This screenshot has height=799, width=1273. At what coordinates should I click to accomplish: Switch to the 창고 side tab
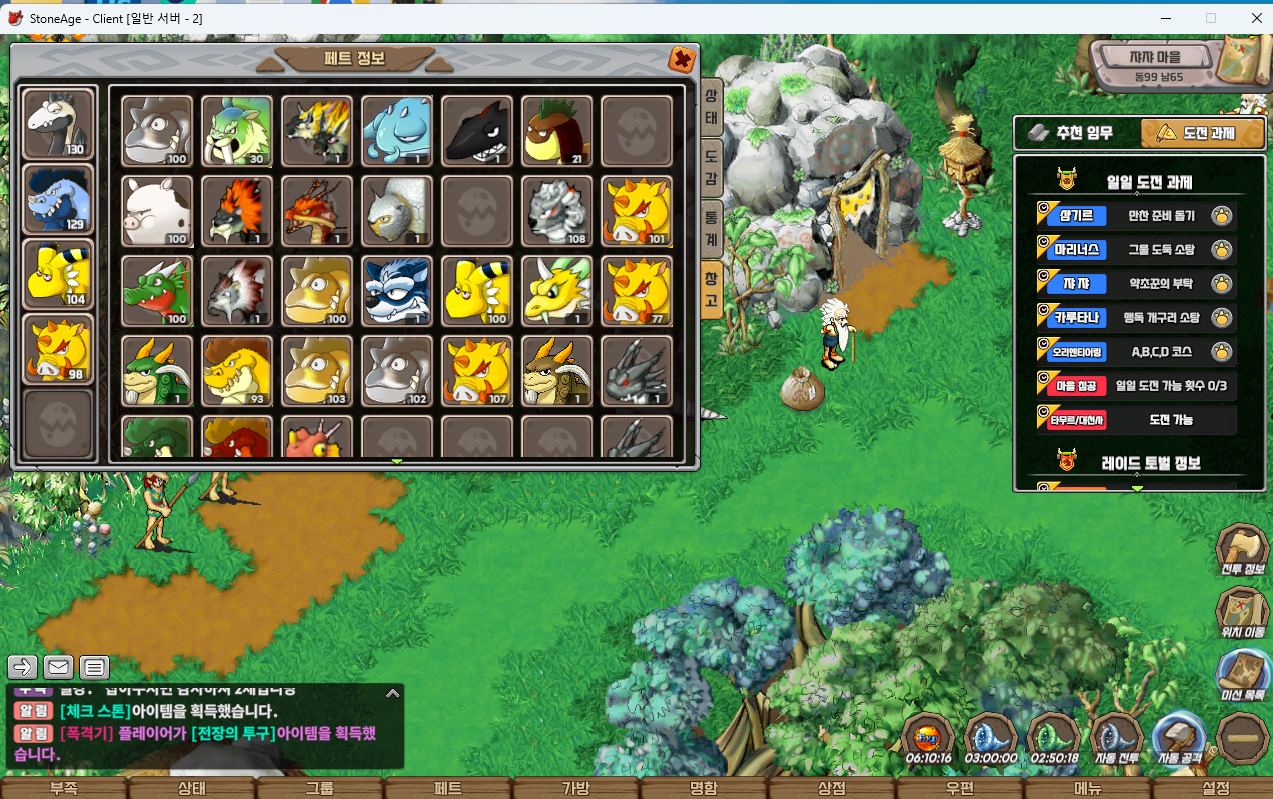point(711,291)
